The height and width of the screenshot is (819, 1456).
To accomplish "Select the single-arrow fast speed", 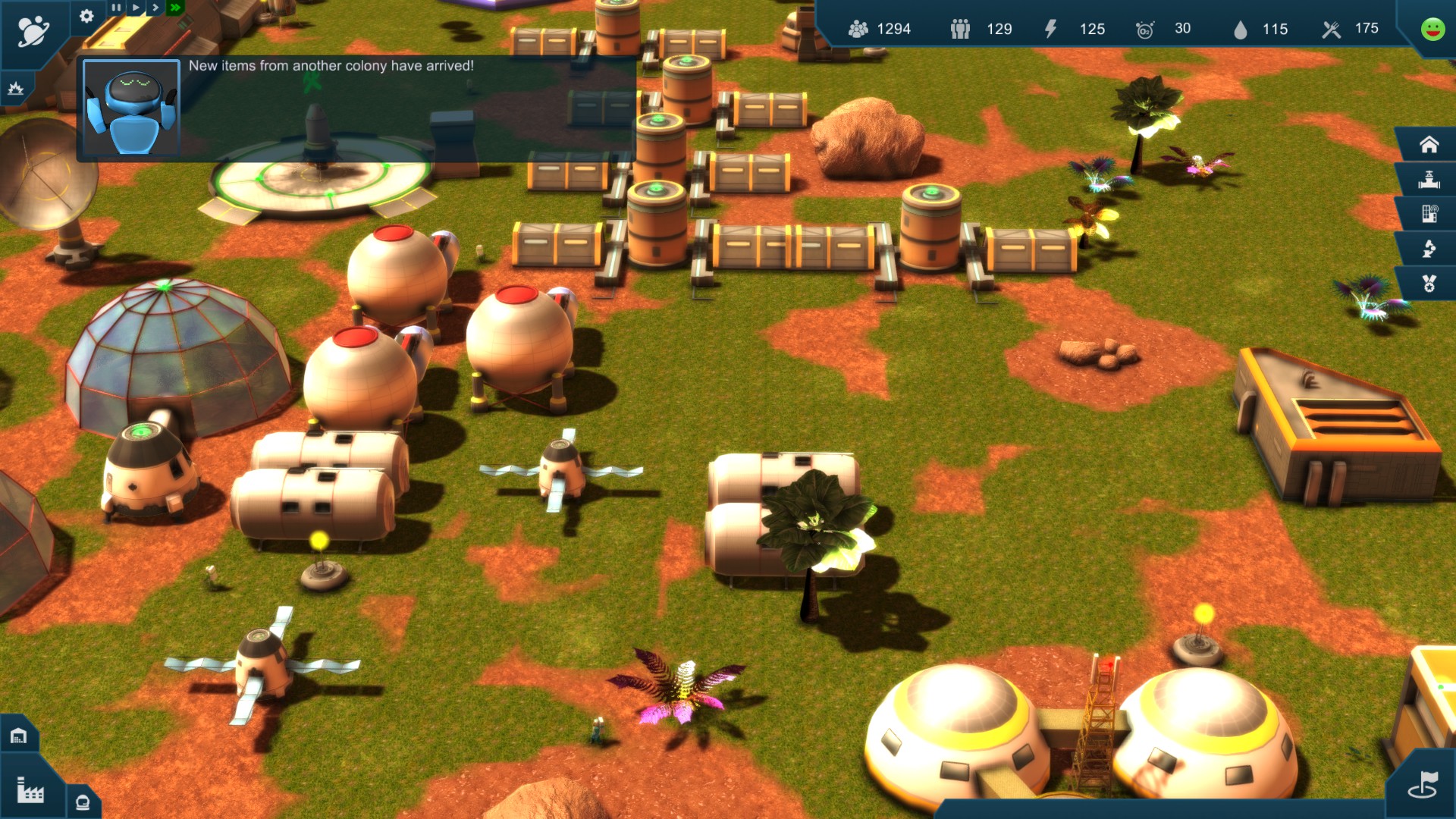I will (155, 8).
